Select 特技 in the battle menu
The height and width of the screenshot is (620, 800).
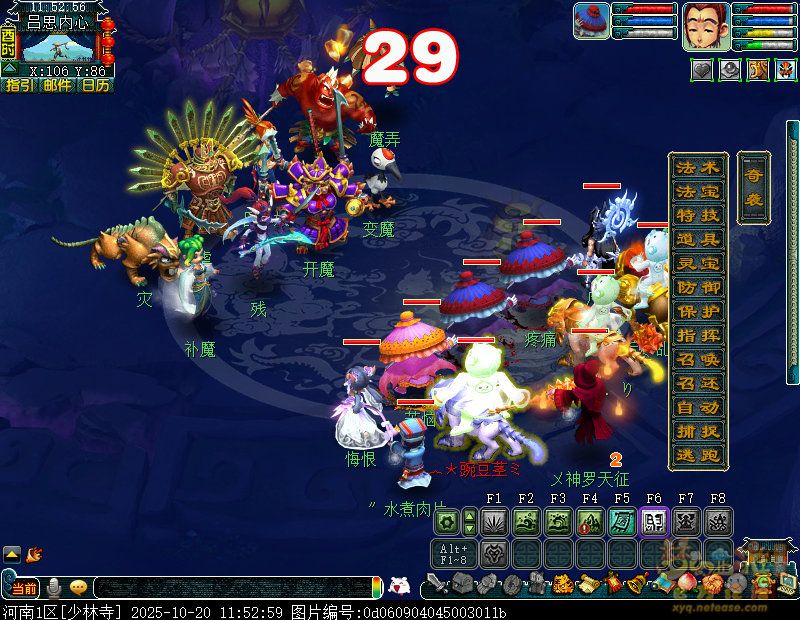coord(697,215)
